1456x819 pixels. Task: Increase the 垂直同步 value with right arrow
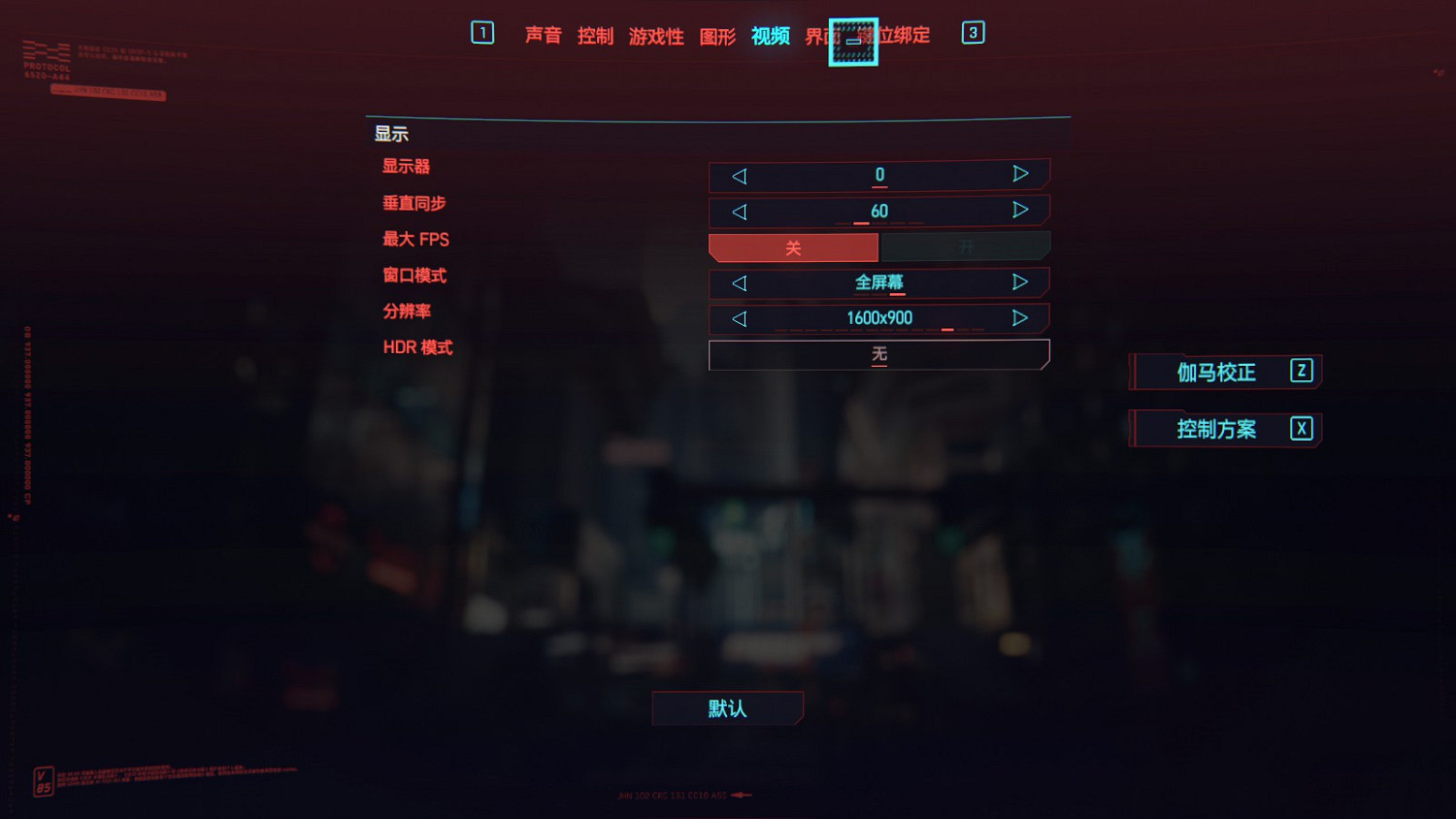point(1020,212)
